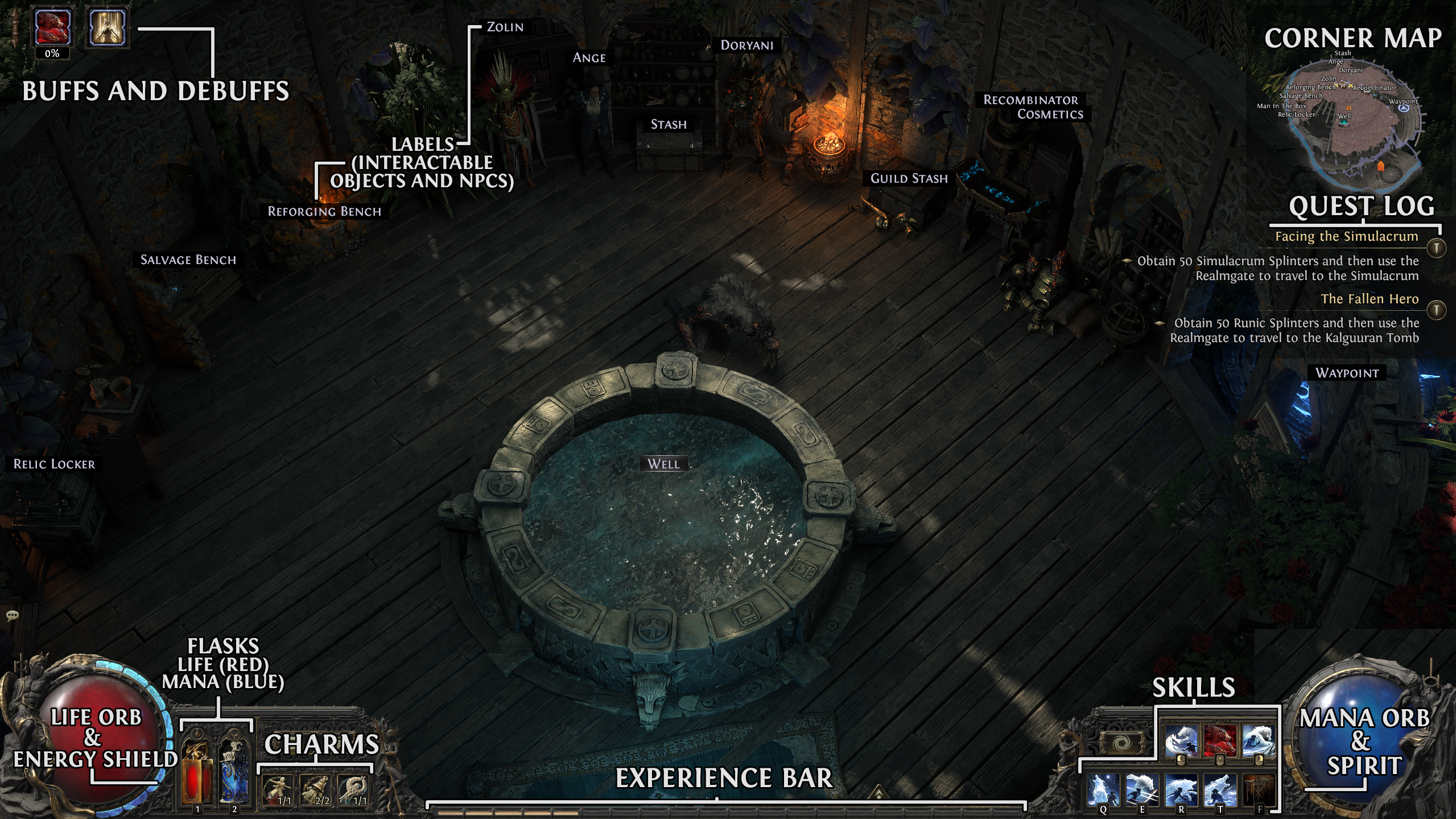This screenshot has width=1456, height=819.
Task: Use the red life flask
Action: 197,771
